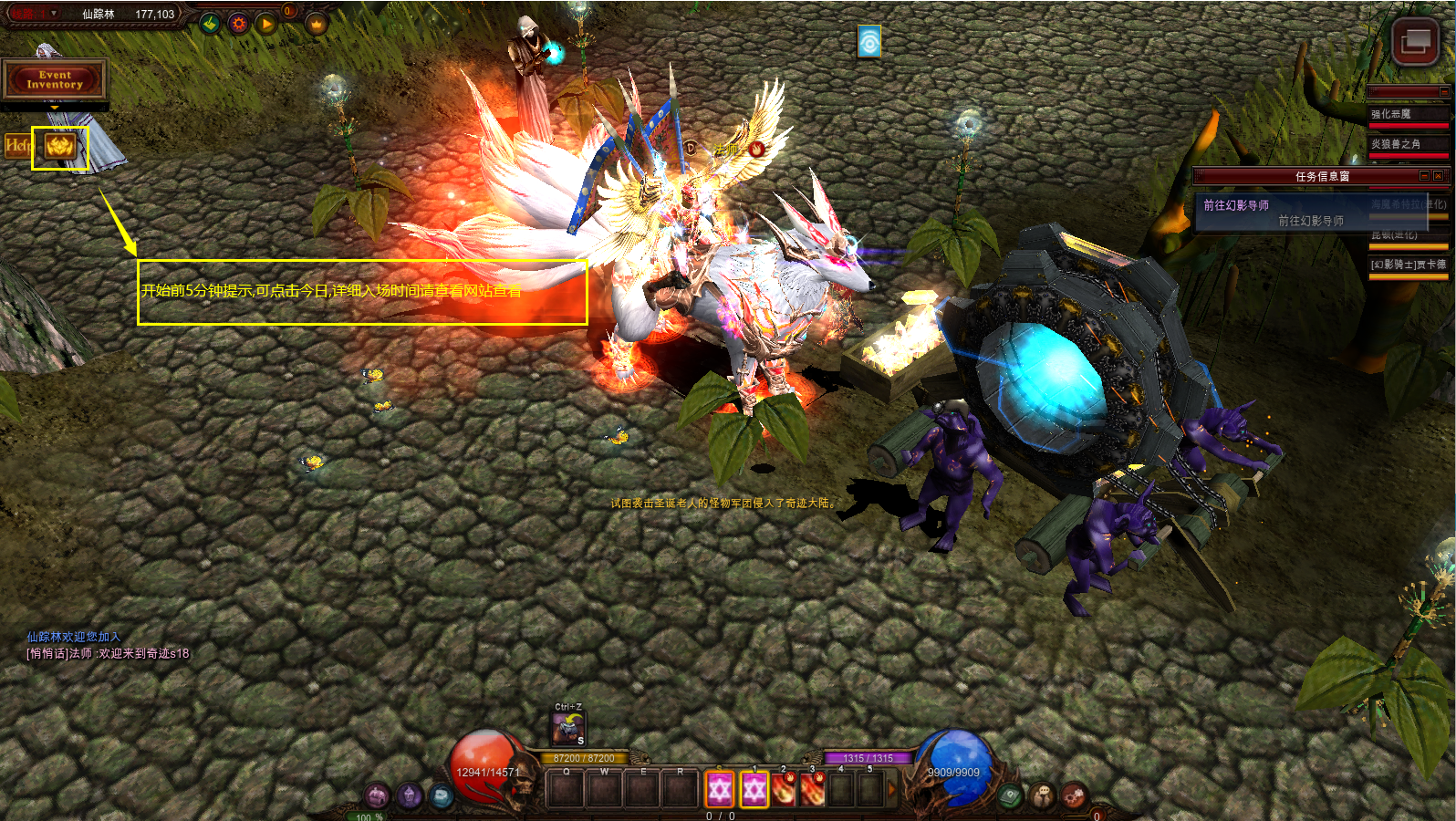The image size is (1456, 821).
Task: Activate the fire meteor skill in slot 2
Action: (x=784, y=789)
